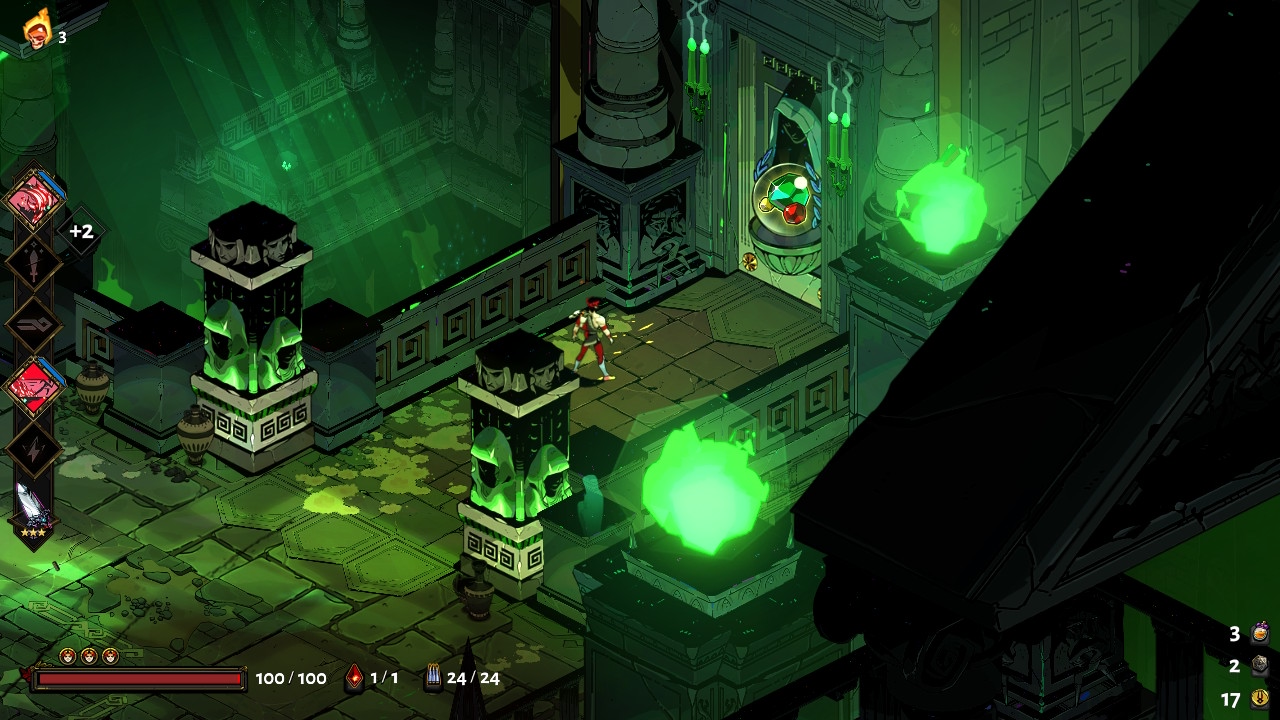The width and height of the screenshot is (1280, 720).
Task: Click the red bloodstone cast icon
Action: pos(354,678)
